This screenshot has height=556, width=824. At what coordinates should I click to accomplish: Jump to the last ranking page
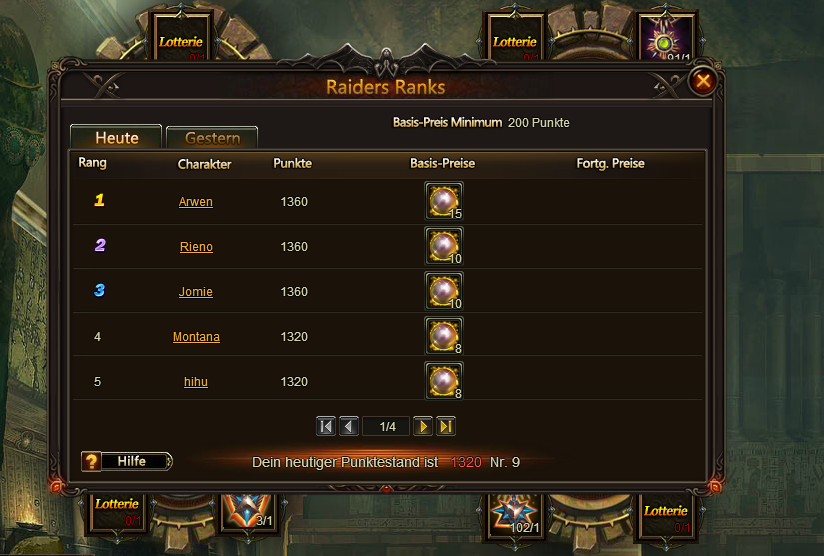click(446, 427)
